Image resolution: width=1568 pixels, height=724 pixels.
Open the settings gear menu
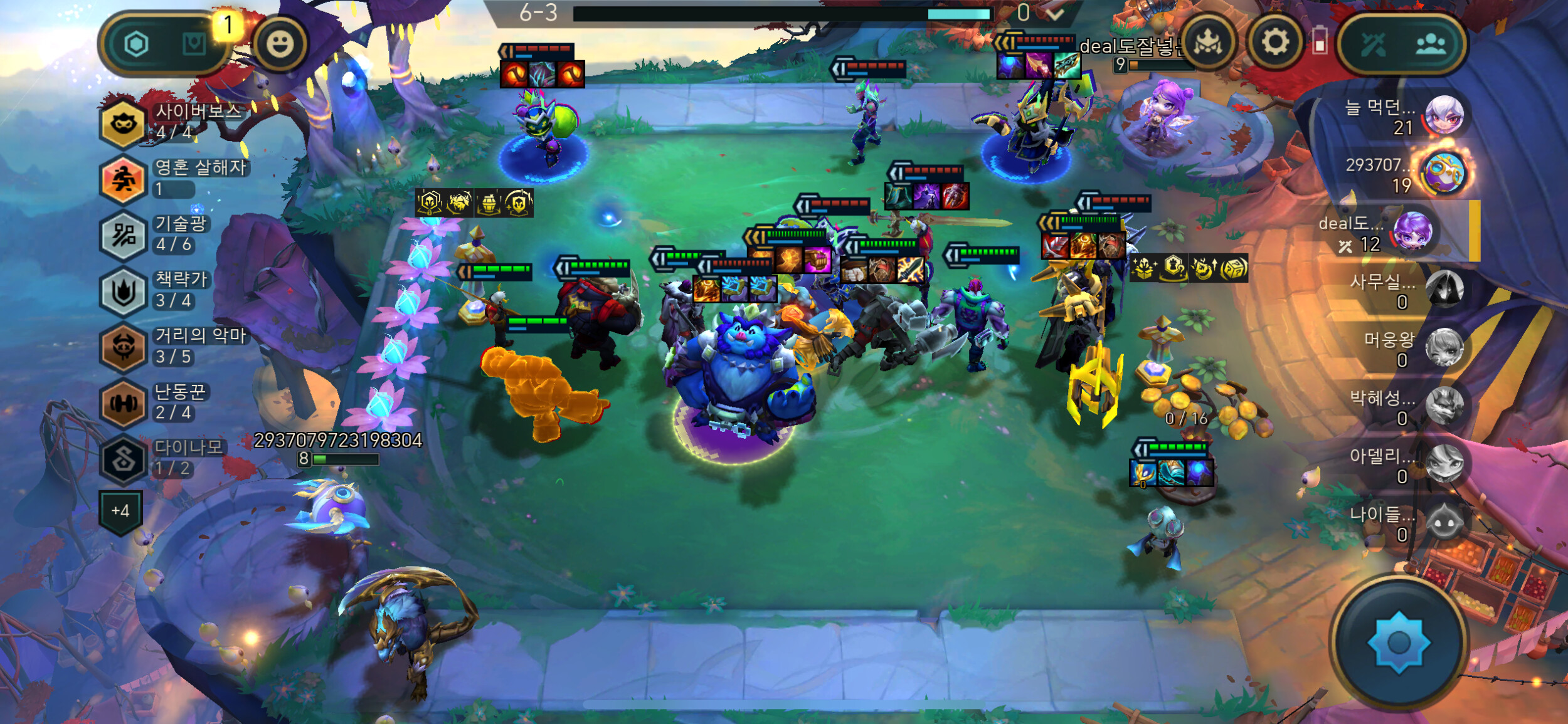pyautogui.click(x=1274, y=43)
